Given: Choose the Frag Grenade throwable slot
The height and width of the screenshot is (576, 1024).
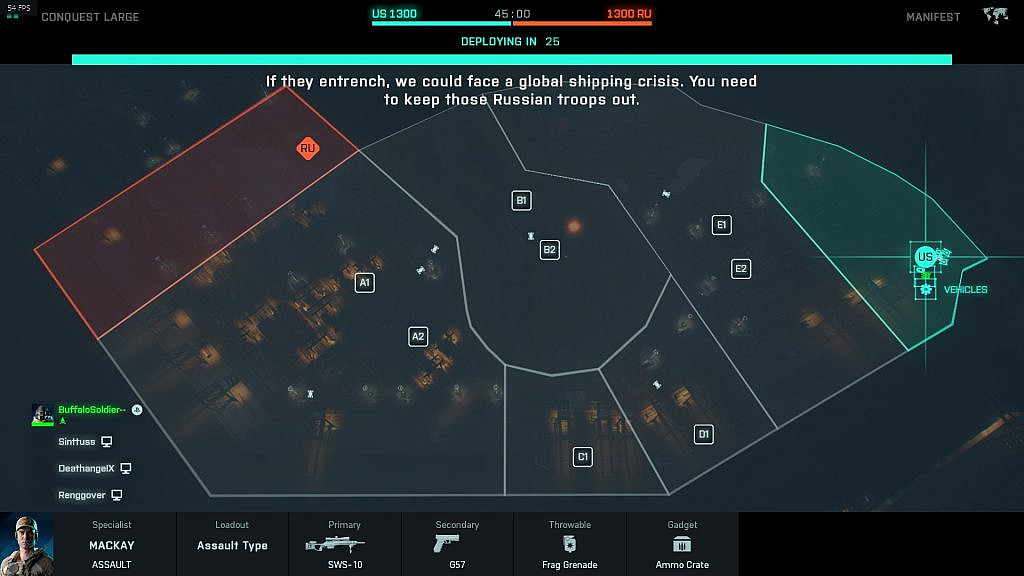Looking at the screenshot, I should coord(570,544).
